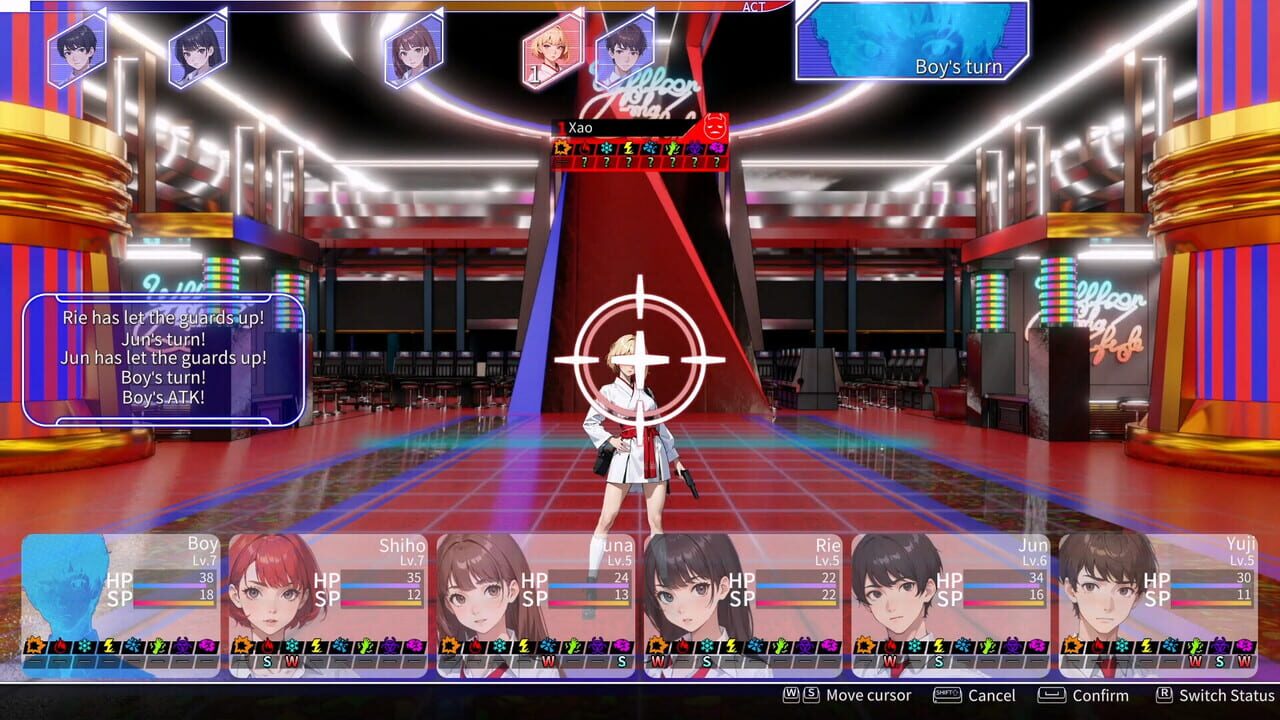Click the lightning element icon on Xao's status bar
This screenshot has height=720, width=1280.
coord(628,147)
